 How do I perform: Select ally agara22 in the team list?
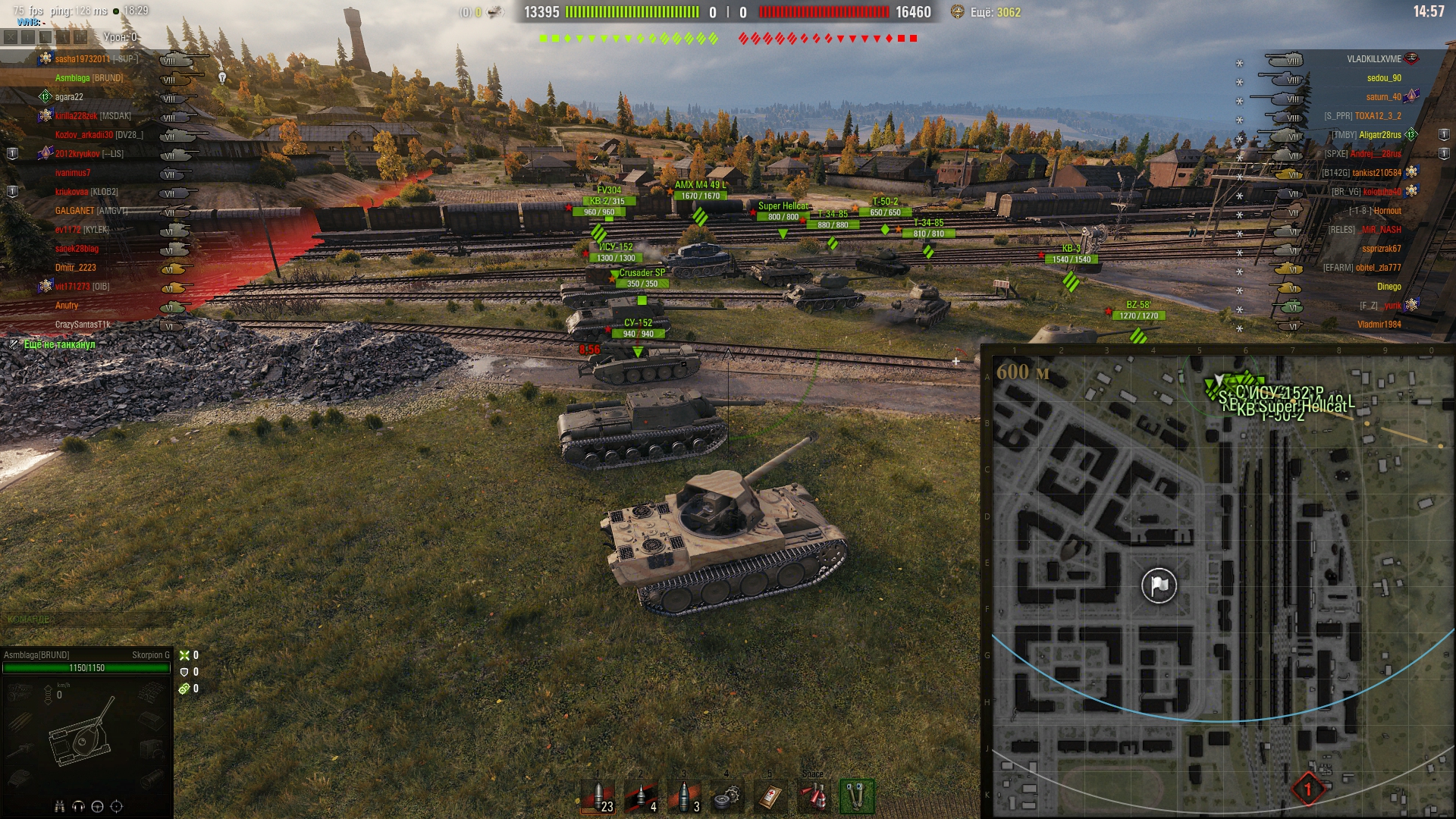[x=69, y=97]
